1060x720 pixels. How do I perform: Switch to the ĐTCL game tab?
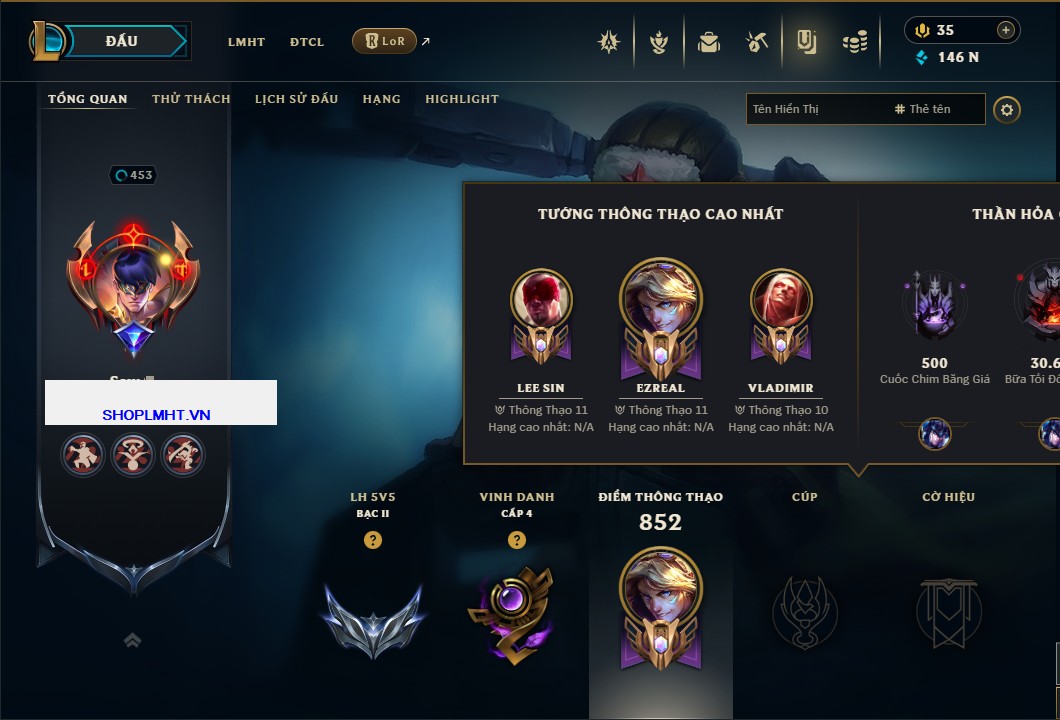307,42
